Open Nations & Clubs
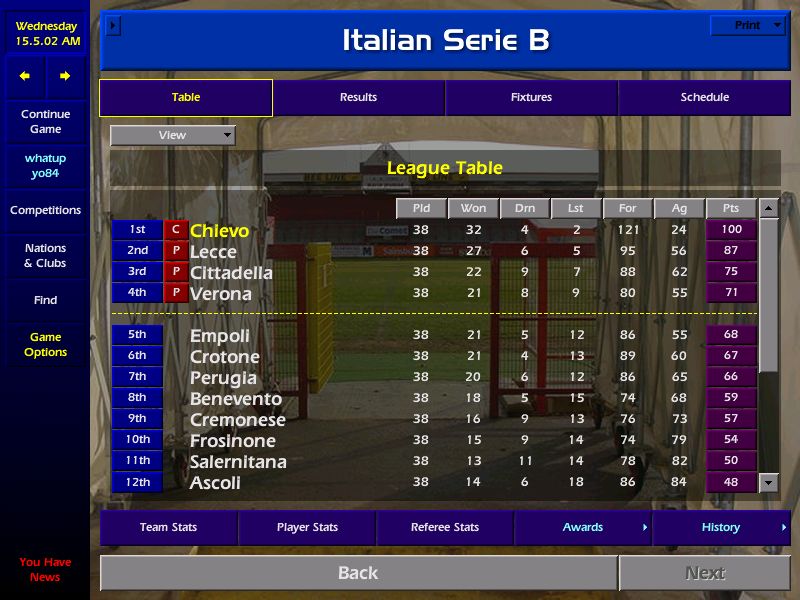800x600 pixels. point(45,256)
